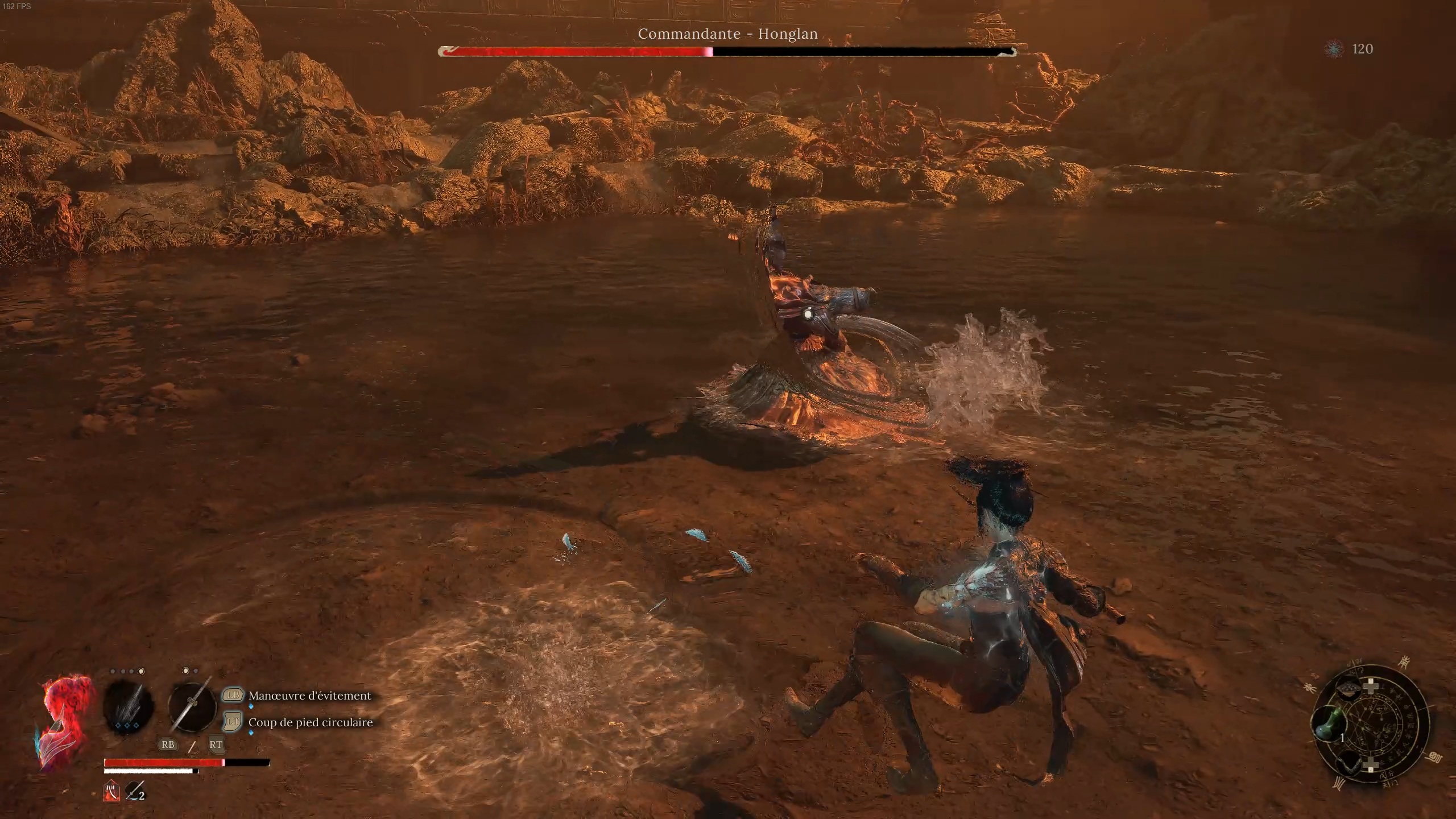Toggle the lit fourth pip above feather slot
1456x819 pixels.
(x=142, y=671)
